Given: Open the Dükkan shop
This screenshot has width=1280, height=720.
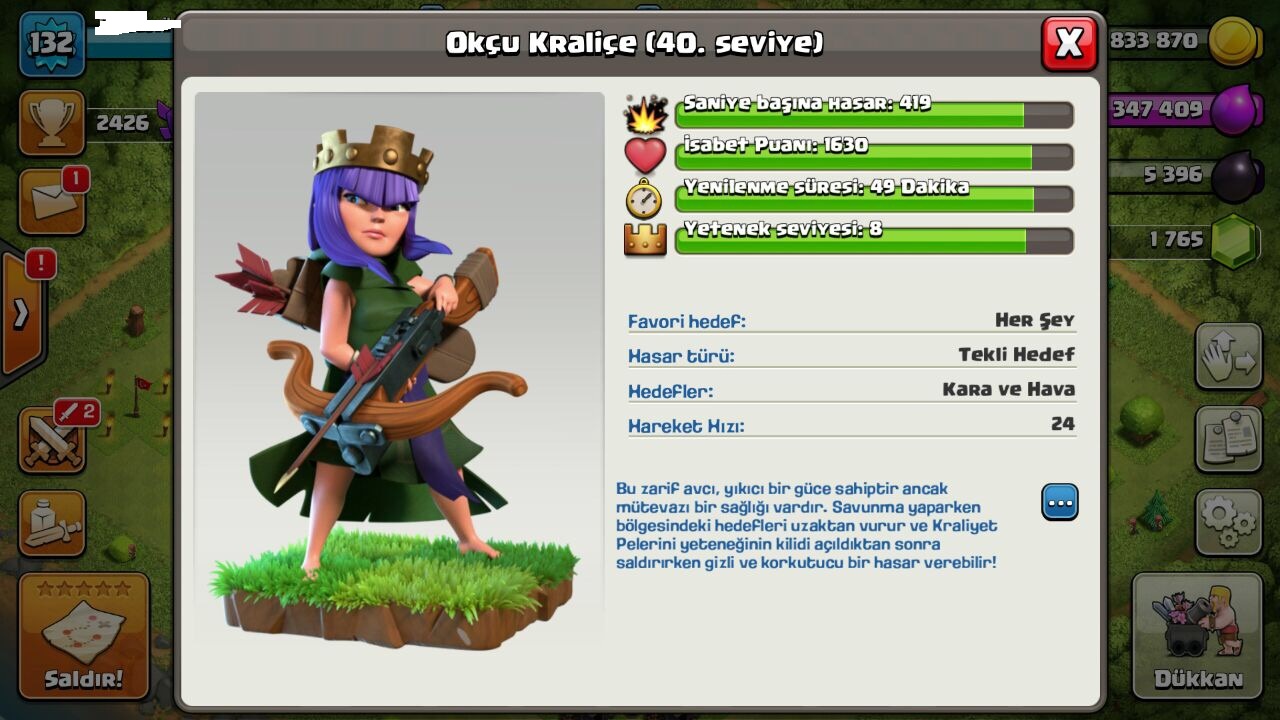Looking at the screenshot, I should tap(1197, 636).
